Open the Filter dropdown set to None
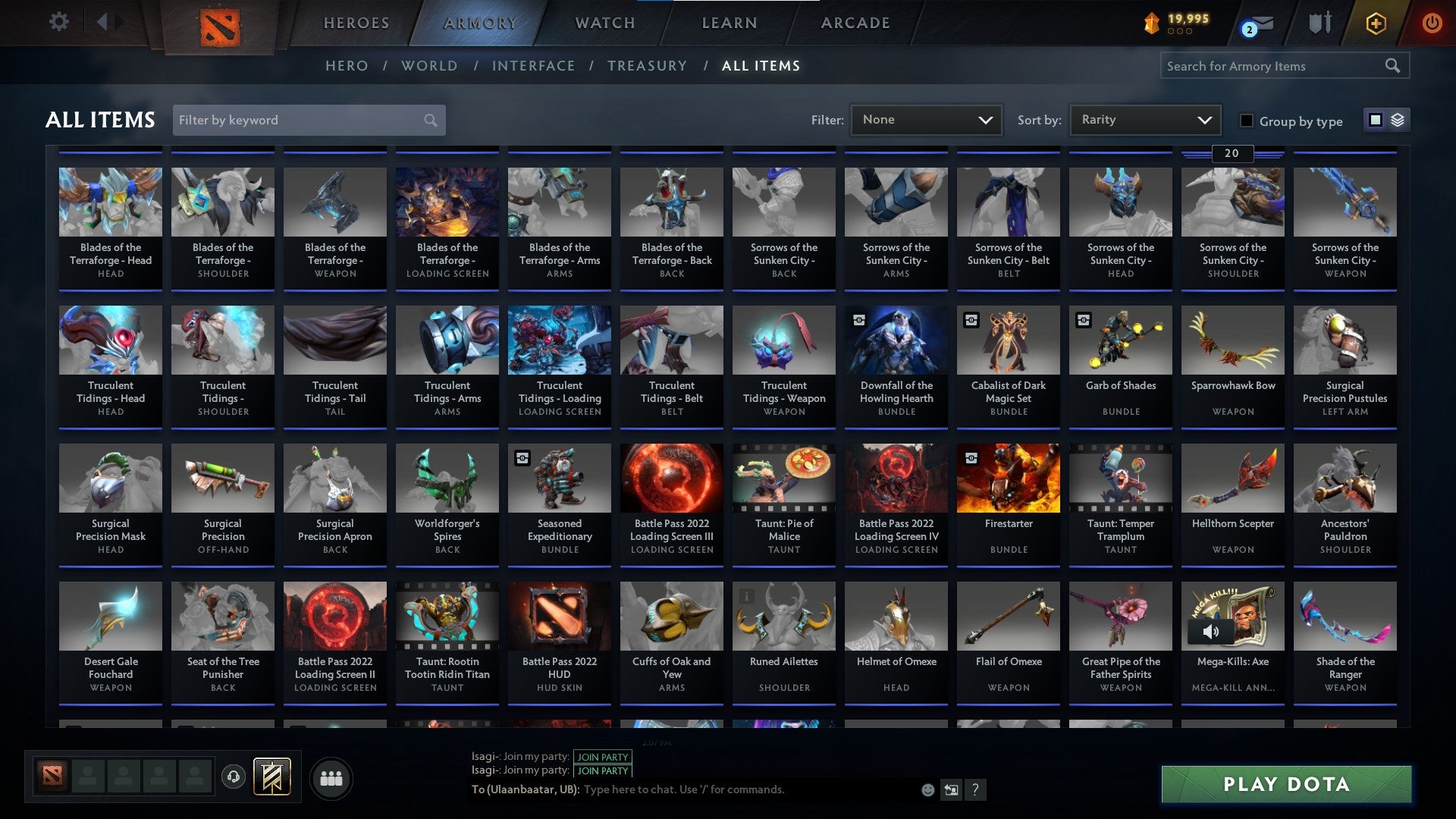The height and width of the screenshot is (819, 1456). (x=926, y=119)
